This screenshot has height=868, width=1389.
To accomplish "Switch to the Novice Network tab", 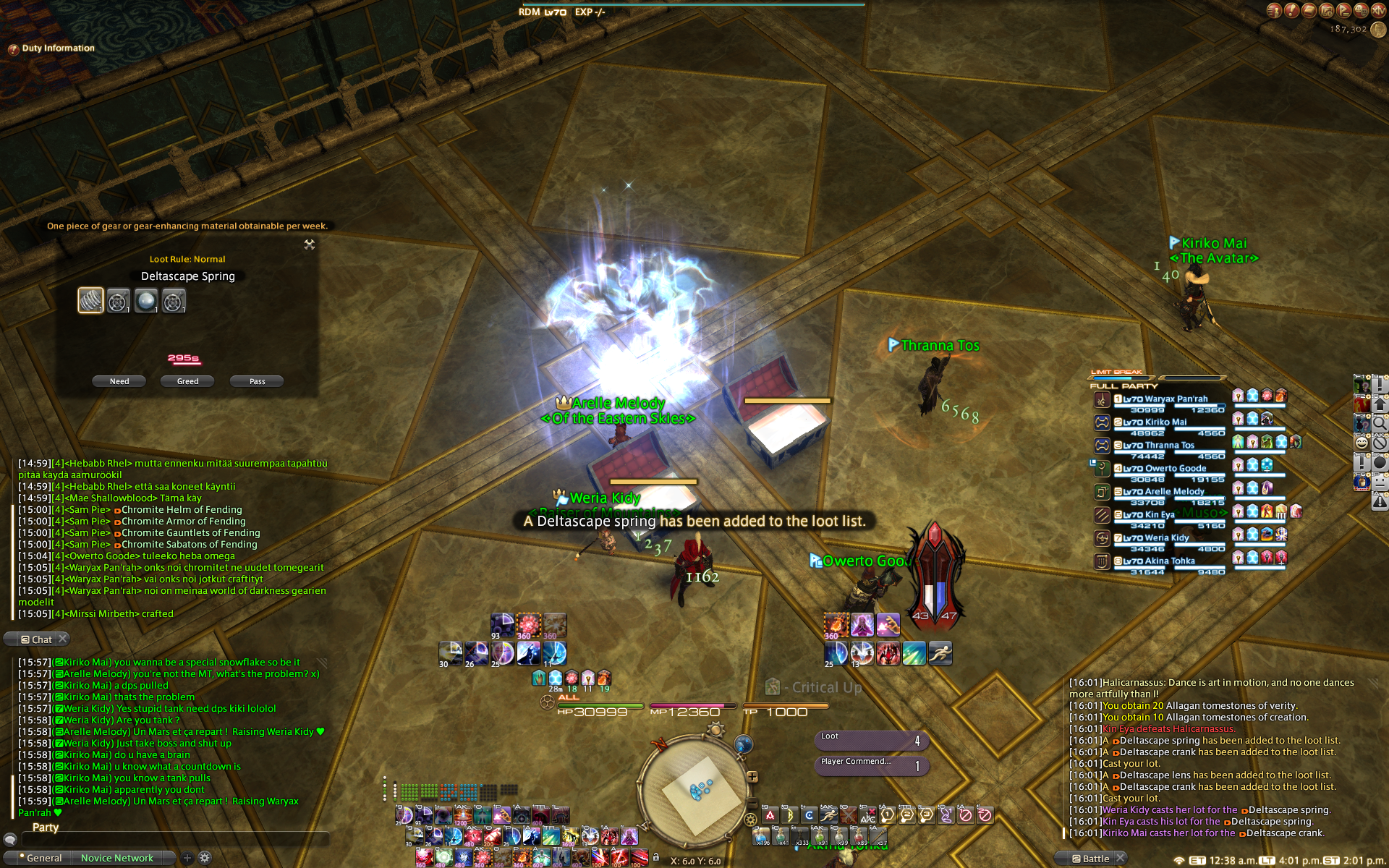I will click(x=117, y=858).
